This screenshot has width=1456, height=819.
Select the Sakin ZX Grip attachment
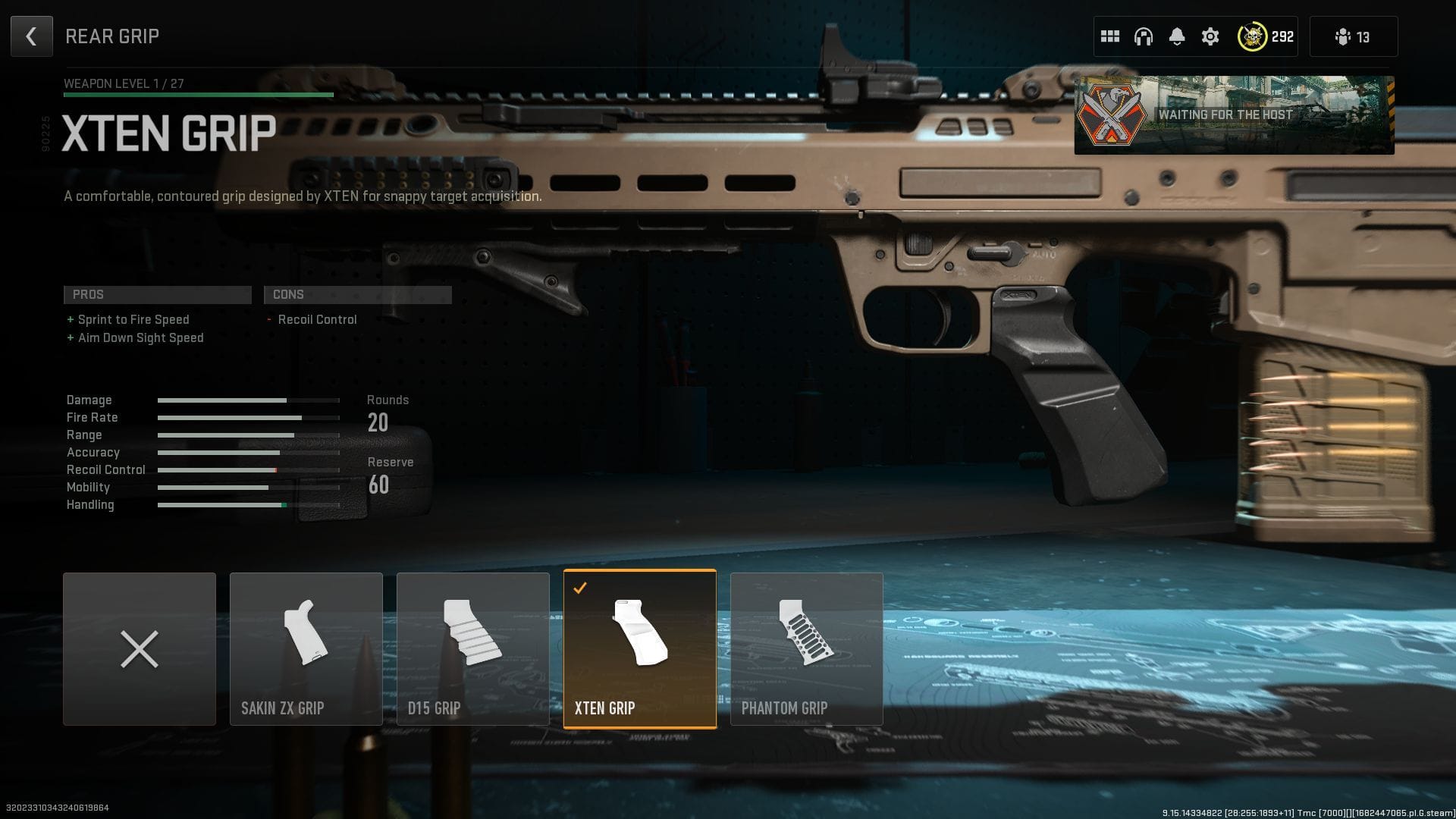(306, 648)
